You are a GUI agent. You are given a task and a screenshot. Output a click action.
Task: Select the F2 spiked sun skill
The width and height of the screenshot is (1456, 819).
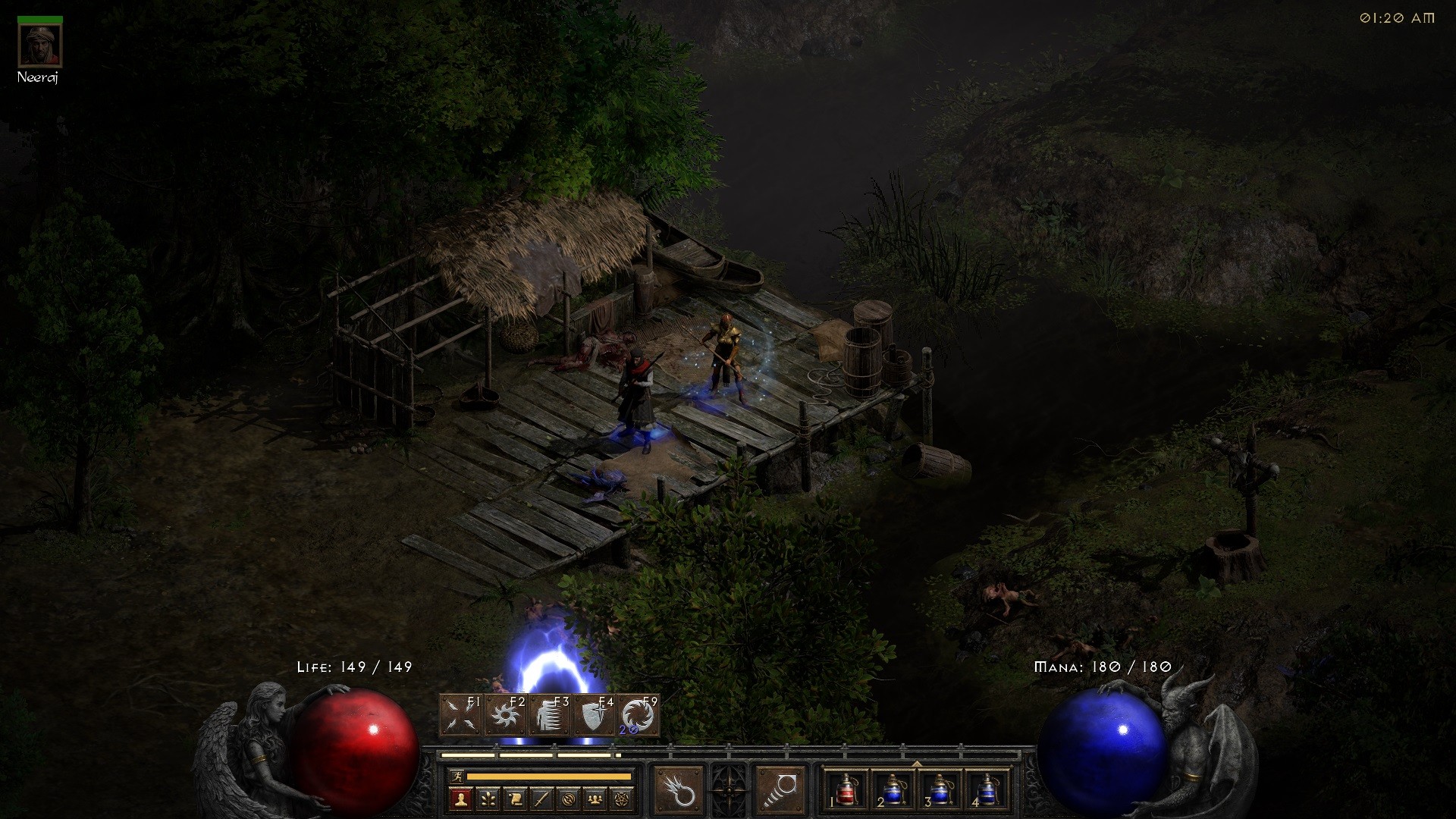506,715
